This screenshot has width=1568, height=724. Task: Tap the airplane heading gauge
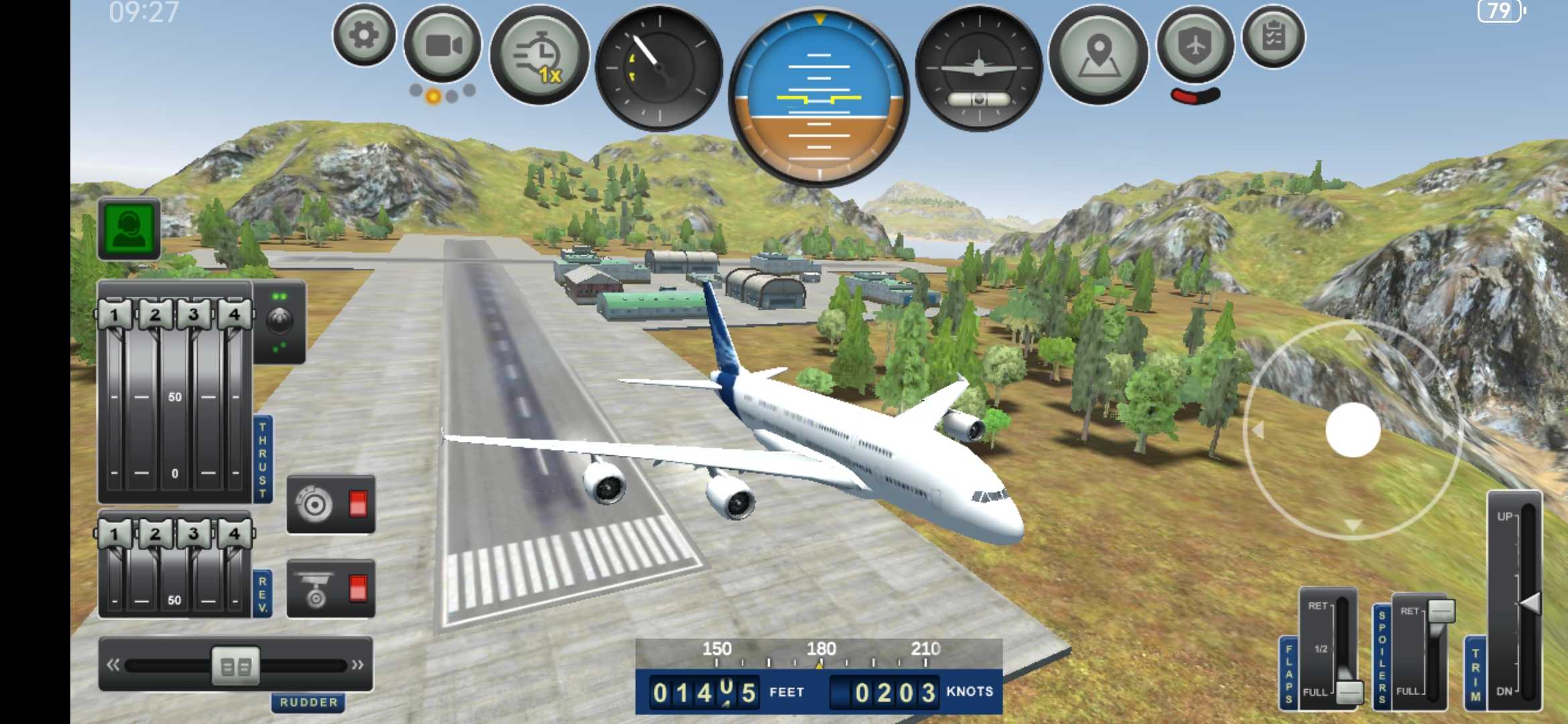tap(979, 68)
